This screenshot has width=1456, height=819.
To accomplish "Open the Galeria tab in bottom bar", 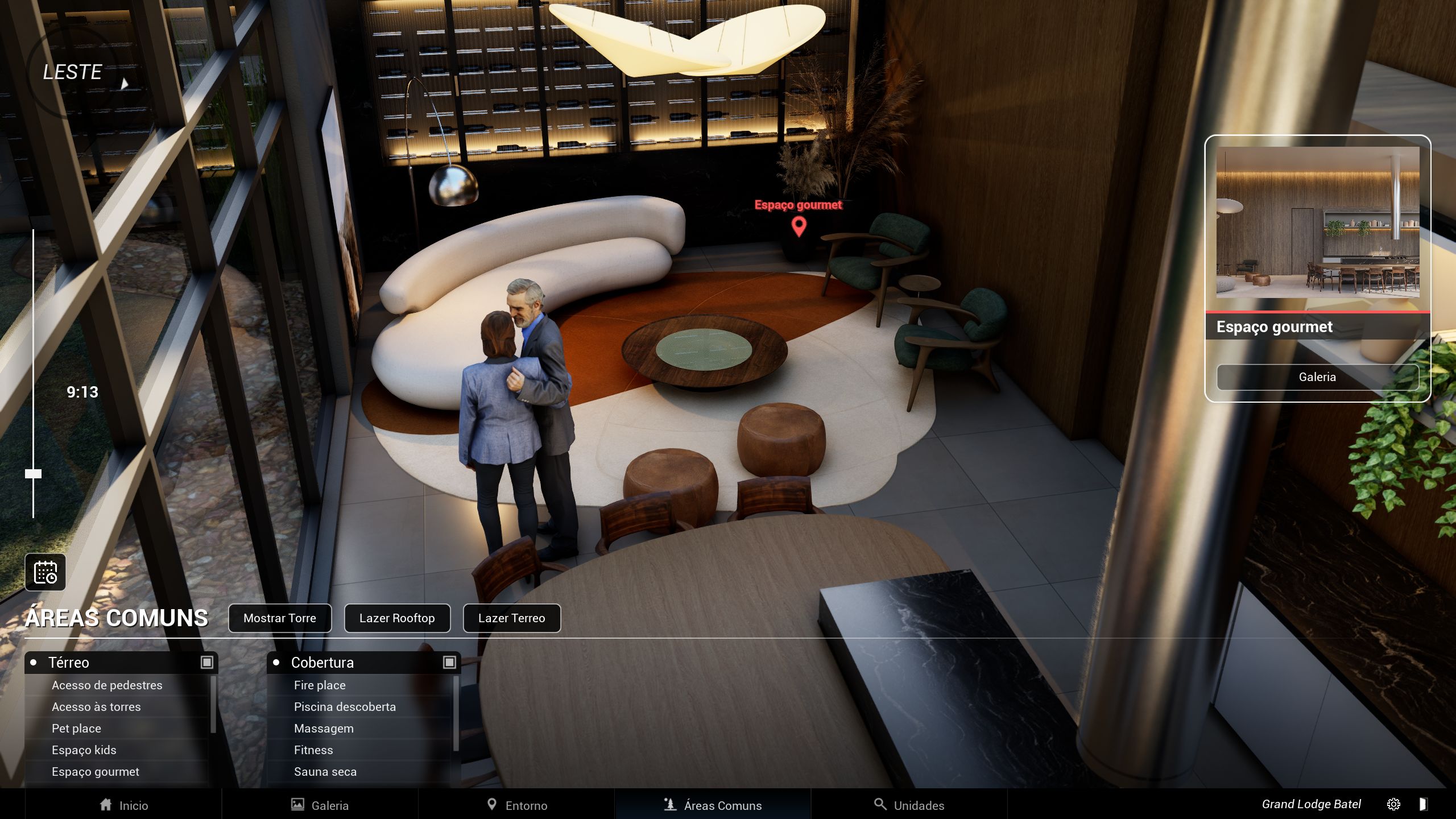I will (x=320, y=805).
